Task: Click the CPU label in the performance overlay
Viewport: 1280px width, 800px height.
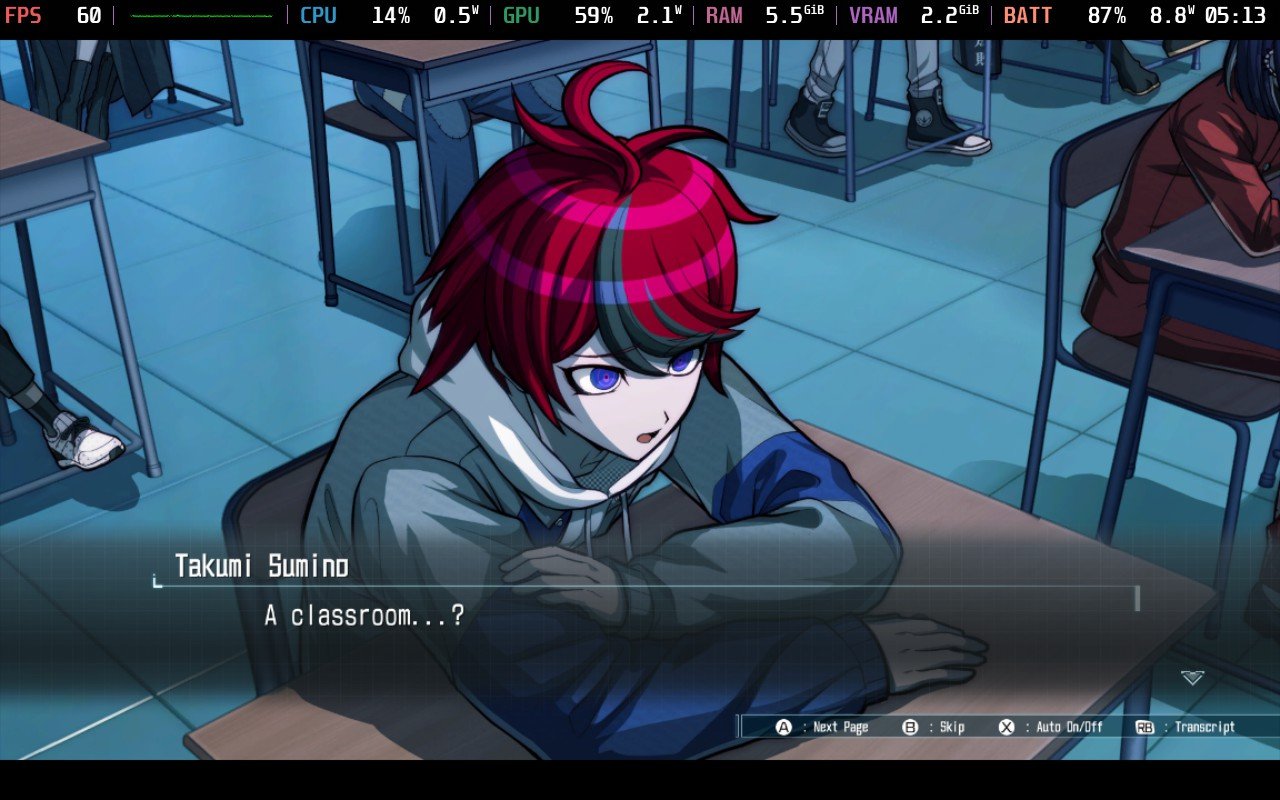Action: 318,15
